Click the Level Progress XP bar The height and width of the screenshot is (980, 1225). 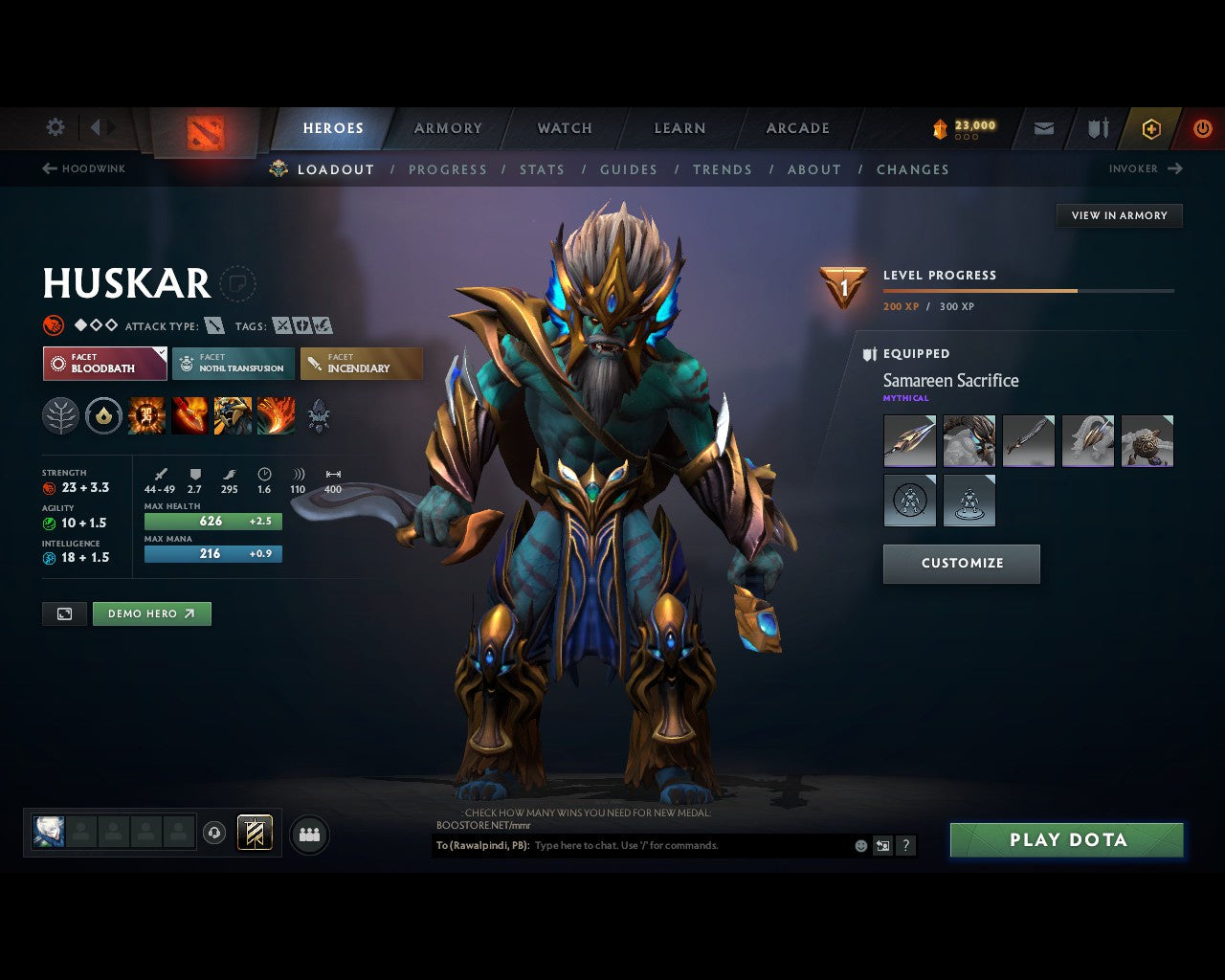coord(1029,290)
